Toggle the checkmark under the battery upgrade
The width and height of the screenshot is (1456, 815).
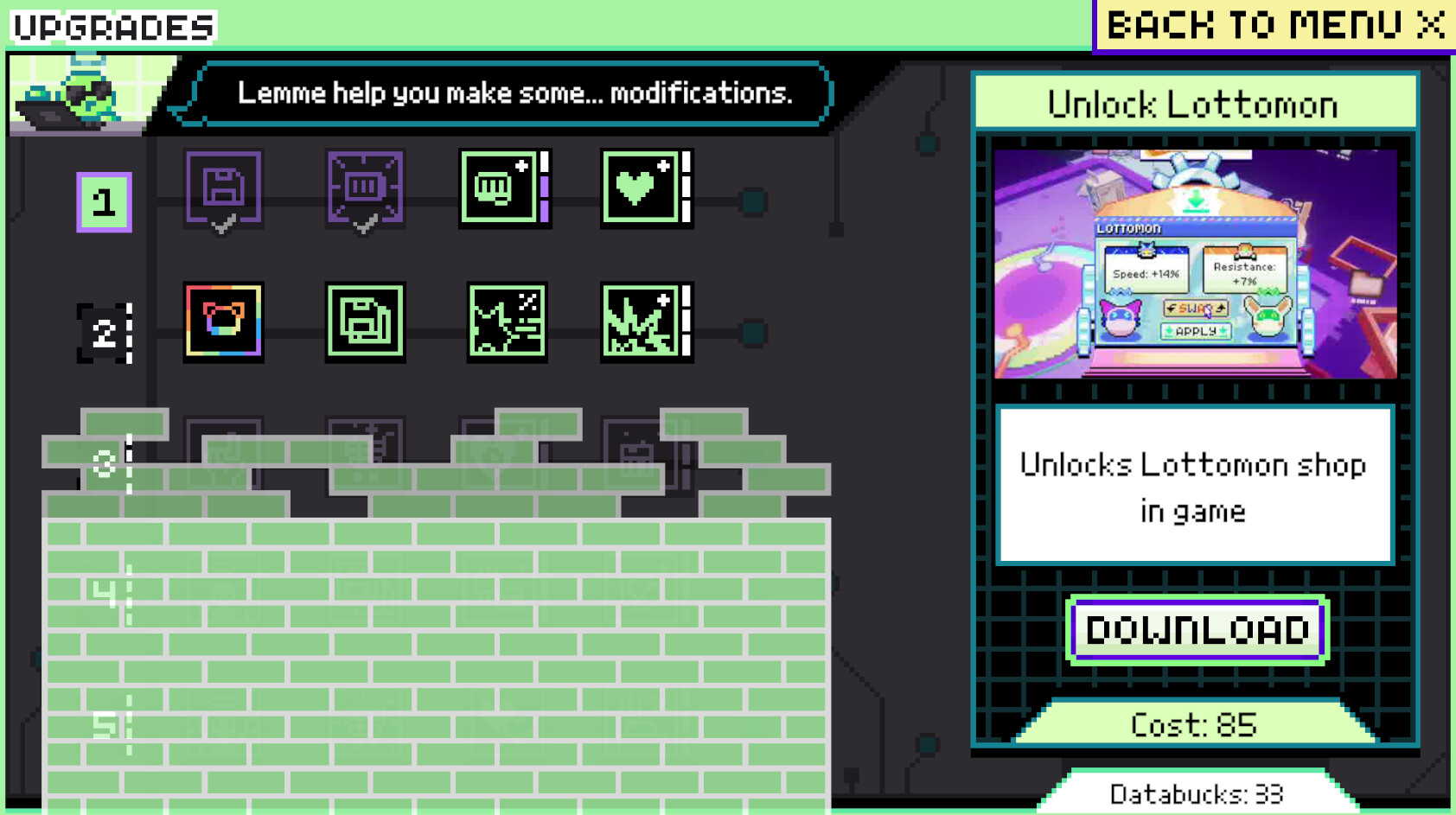pos(365,227)
